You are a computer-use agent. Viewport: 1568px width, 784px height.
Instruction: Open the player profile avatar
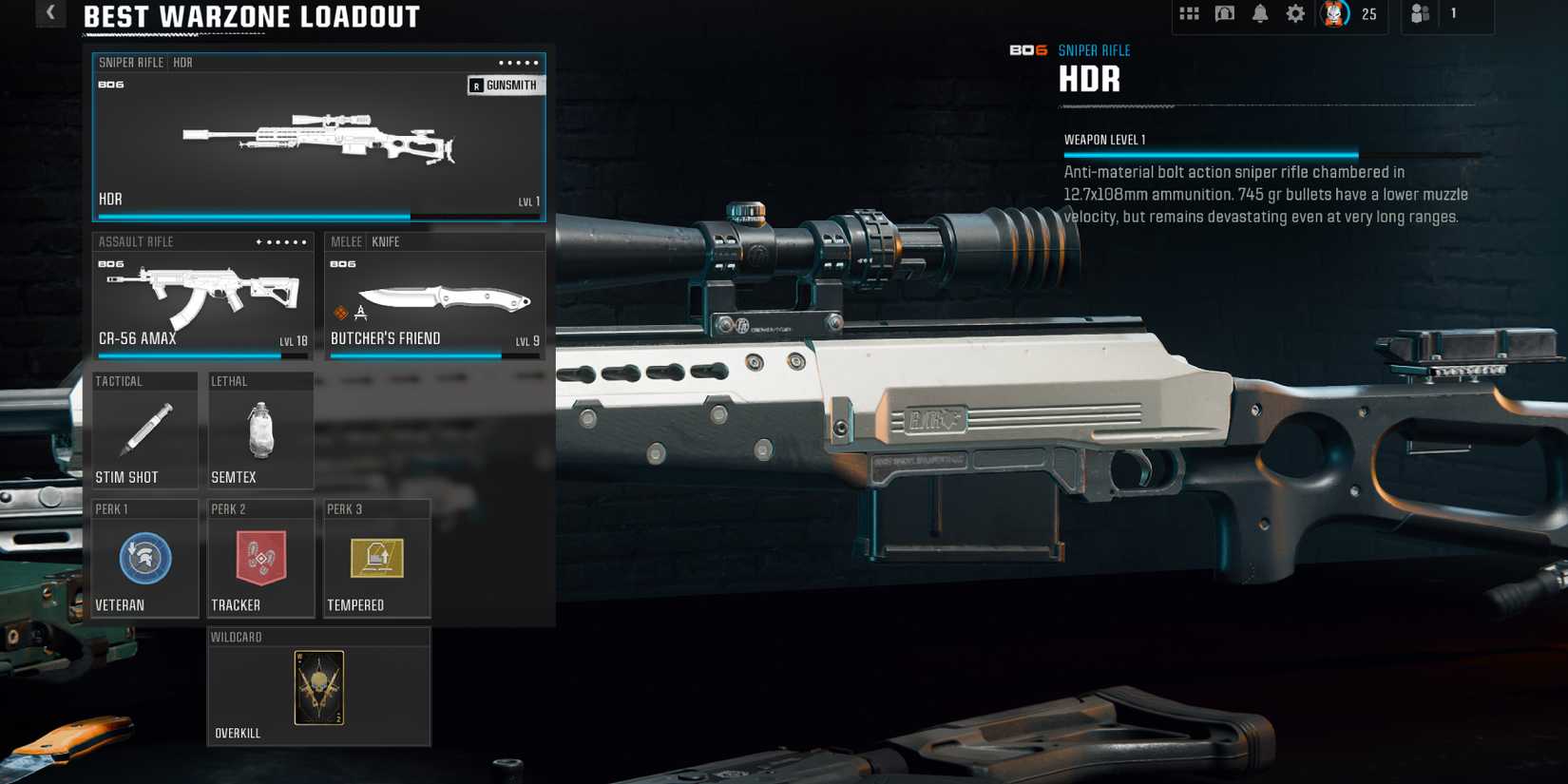pyautogui.click(x=1334, y=13)
